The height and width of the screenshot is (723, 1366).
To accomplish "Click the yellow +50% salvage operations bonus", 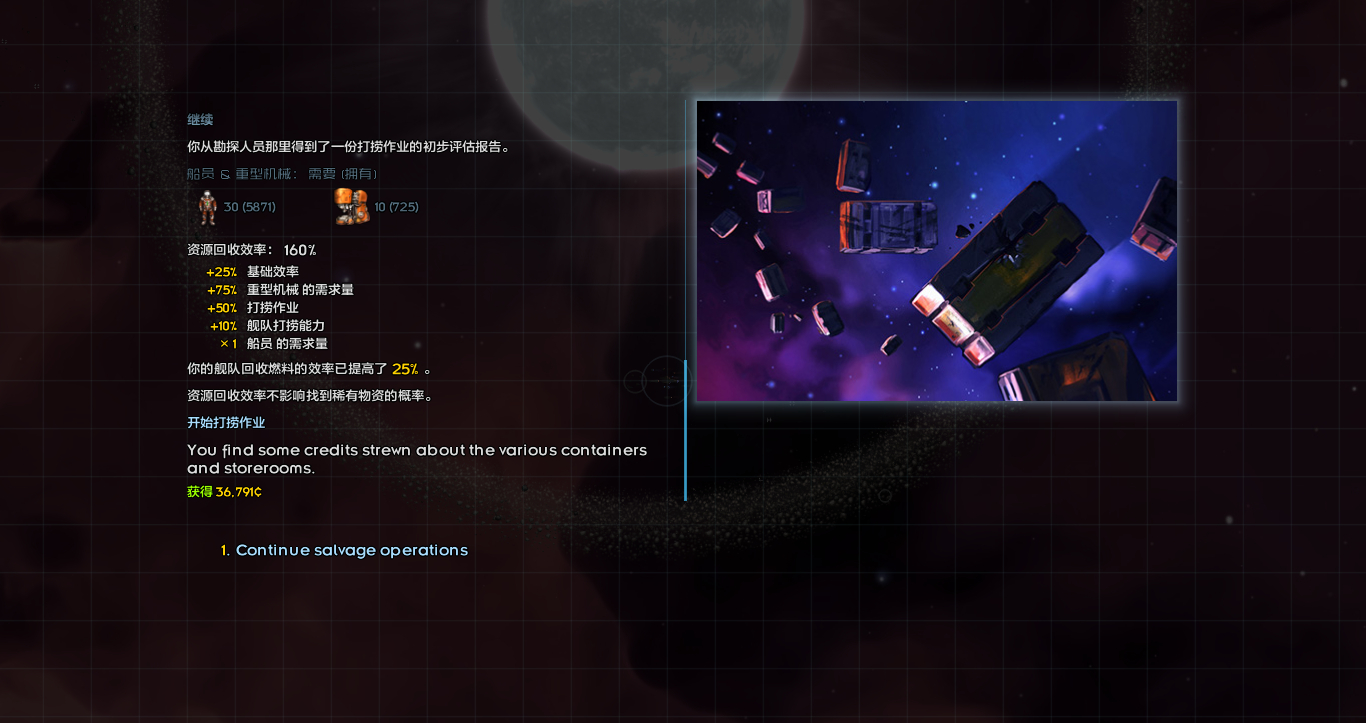I will (x=221, y=307).
